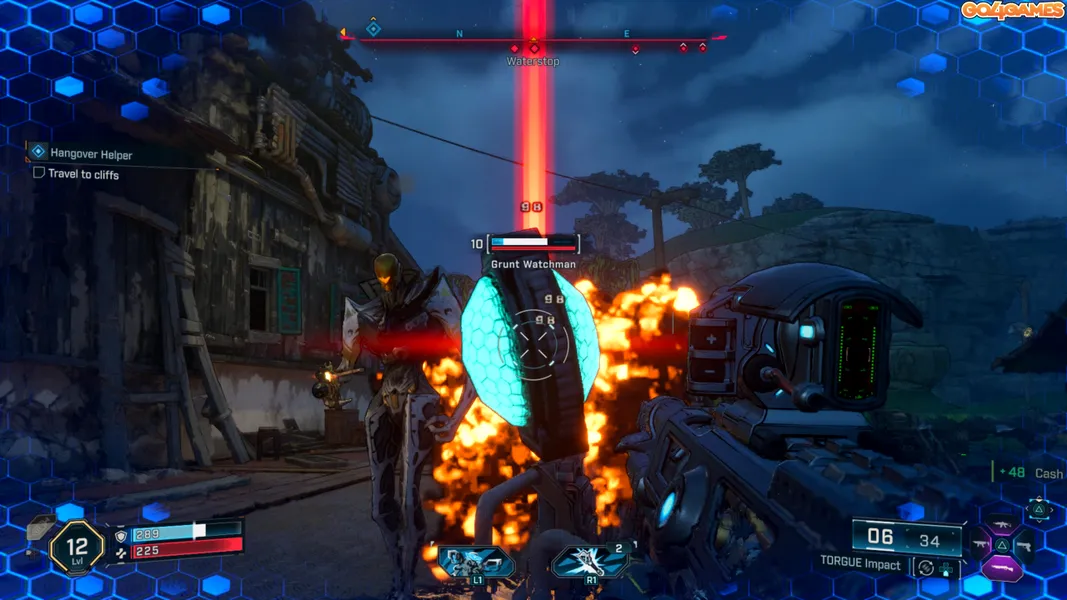
Task: Toggle the weapon fire mode swap icon
Action: point(926,567)
